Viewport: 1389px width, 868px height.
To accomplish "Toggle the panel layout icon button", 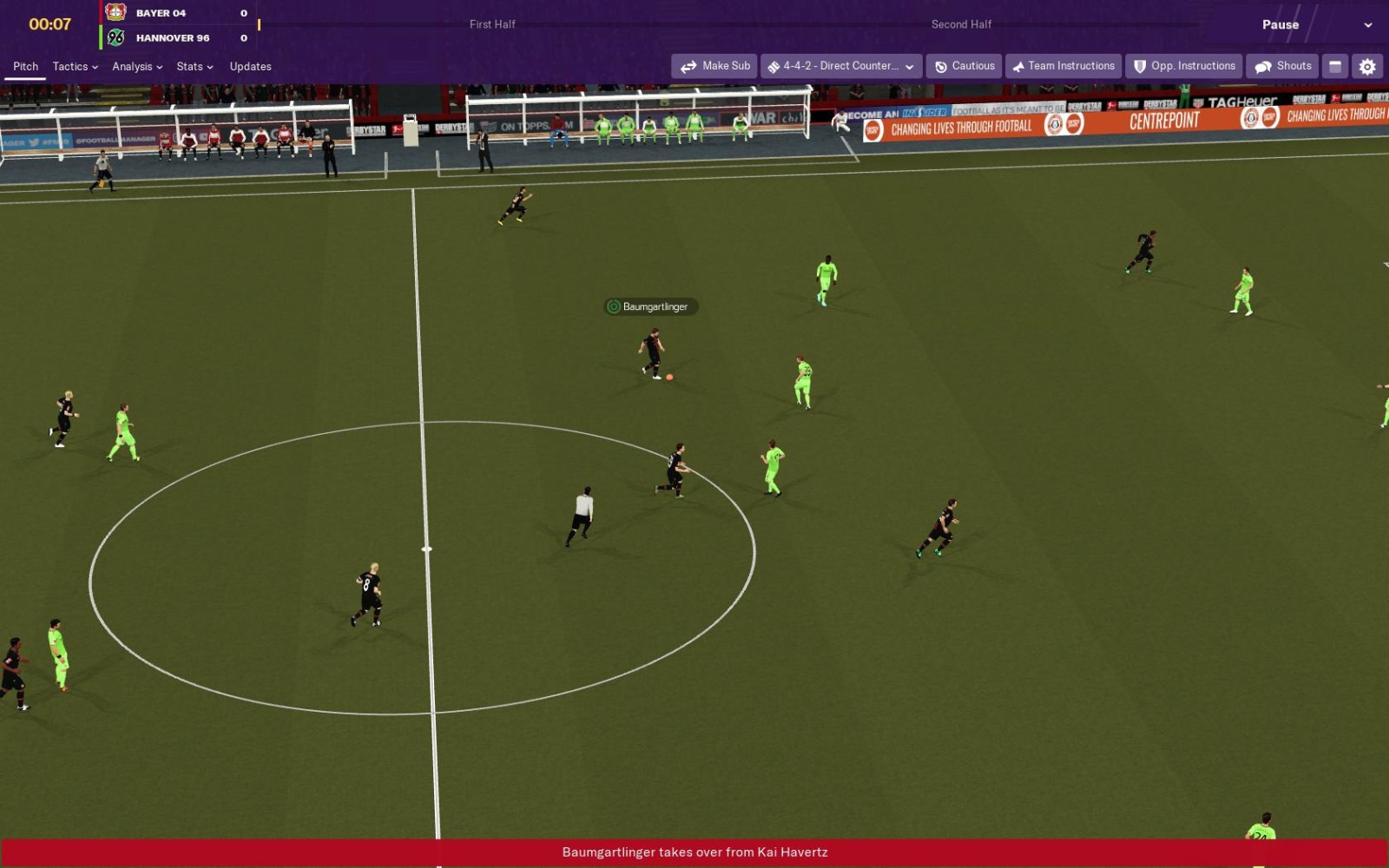I will pos(1335,66).
